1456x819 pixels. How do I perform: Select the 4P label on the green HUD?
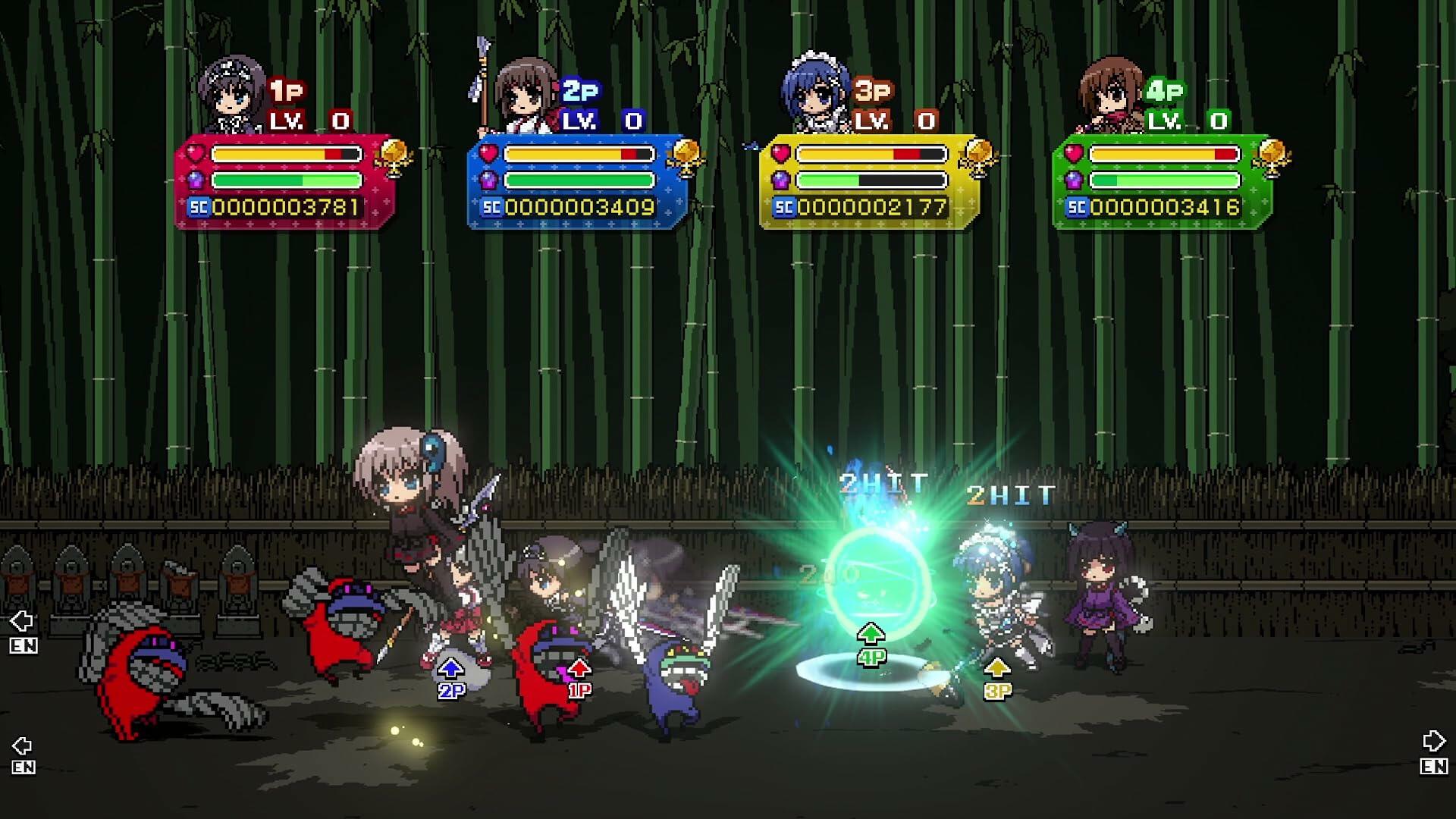1166,91
